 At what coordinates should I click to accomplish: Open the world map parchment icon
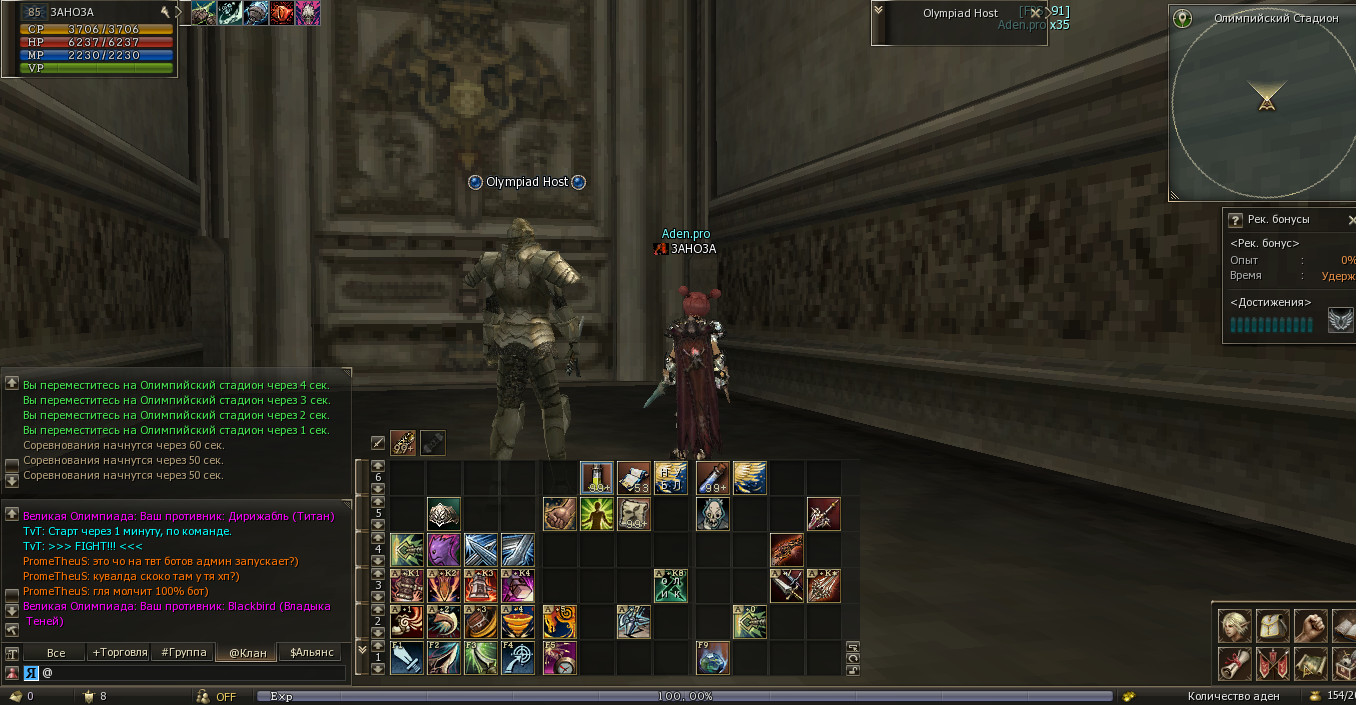point(1309,662)
